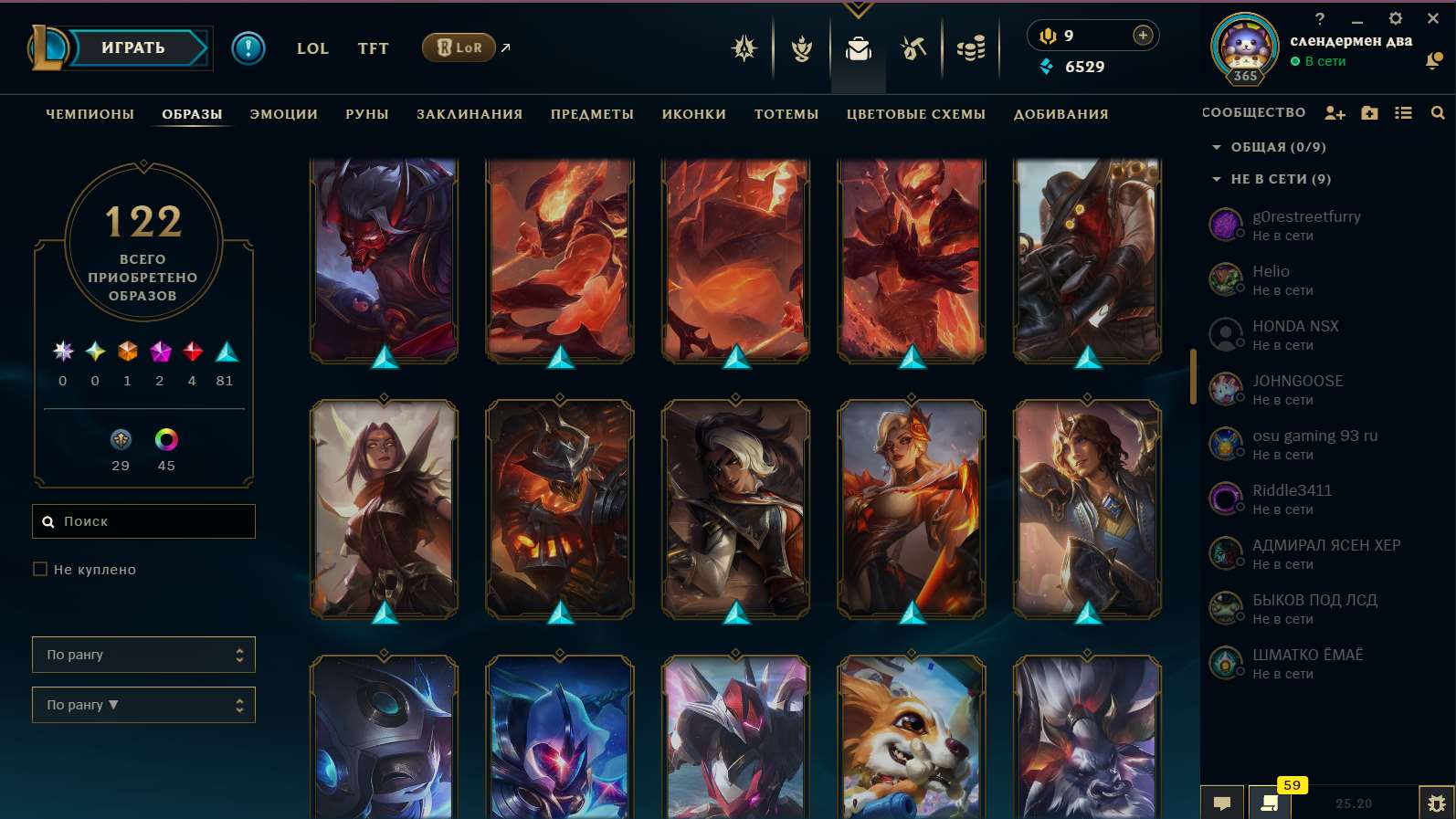
Task: Switch to the ЭМОЦИИ tab
Action: pyautogui.click(x=283, y=114)
